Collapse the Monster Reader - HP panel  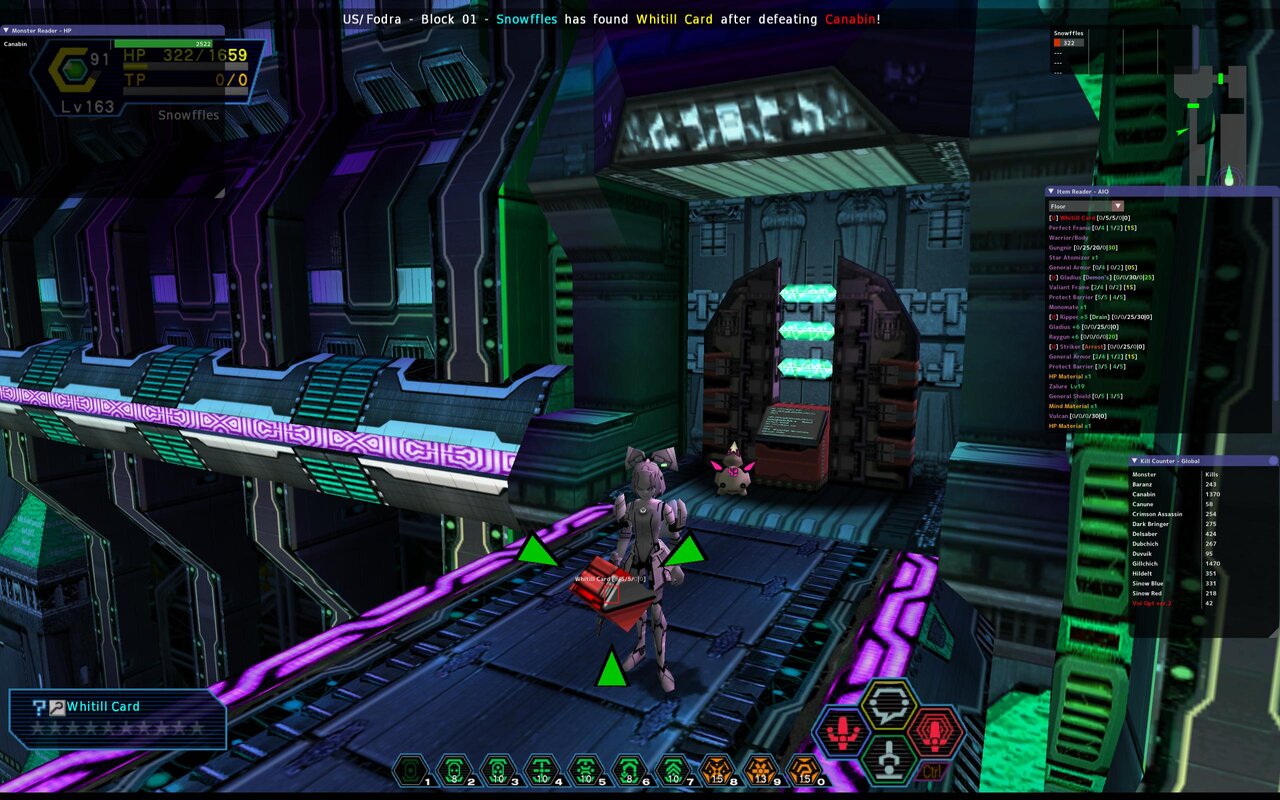tap(9, 31)
